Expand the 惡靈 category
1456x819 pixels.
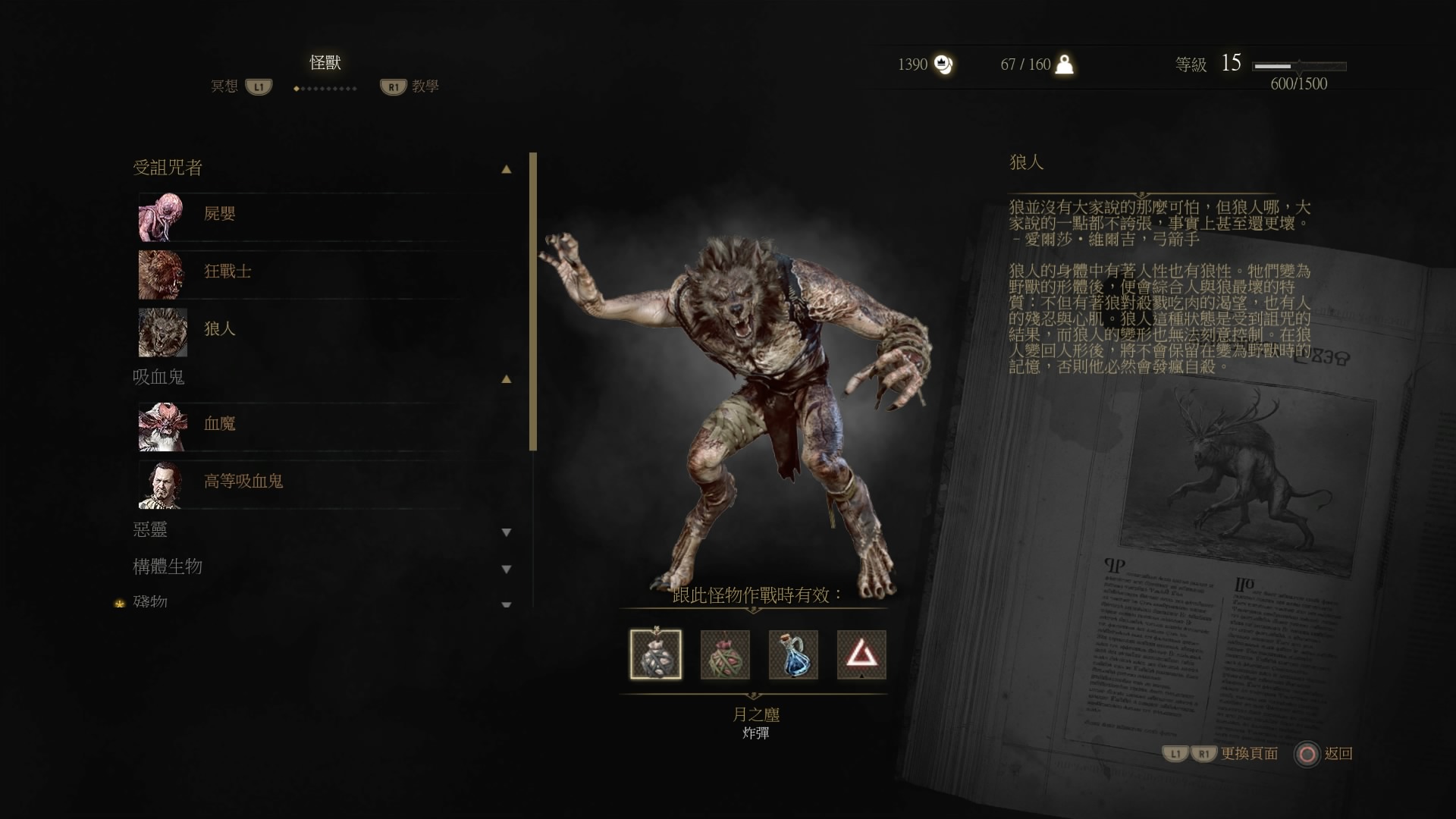tap(506, 532)
